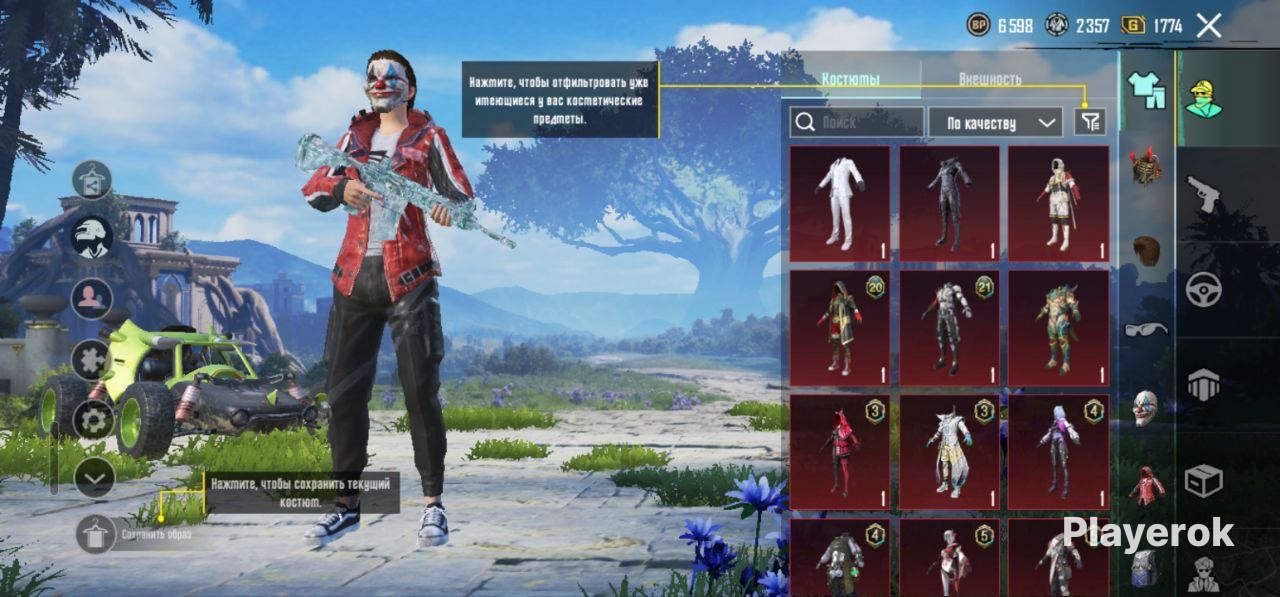
Task: Toggle the owned-items filter button
Action: [x=1090, y=122]
